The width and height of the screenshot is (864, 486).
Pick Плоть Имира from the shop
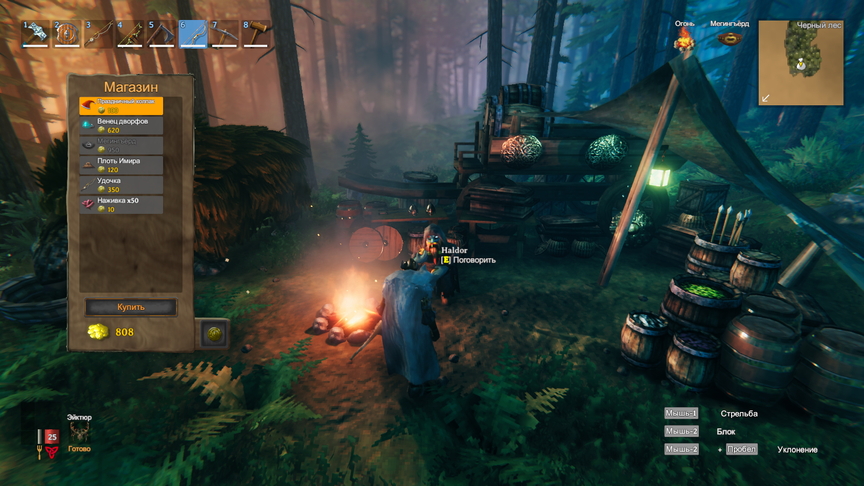click(x=120, y=165)
